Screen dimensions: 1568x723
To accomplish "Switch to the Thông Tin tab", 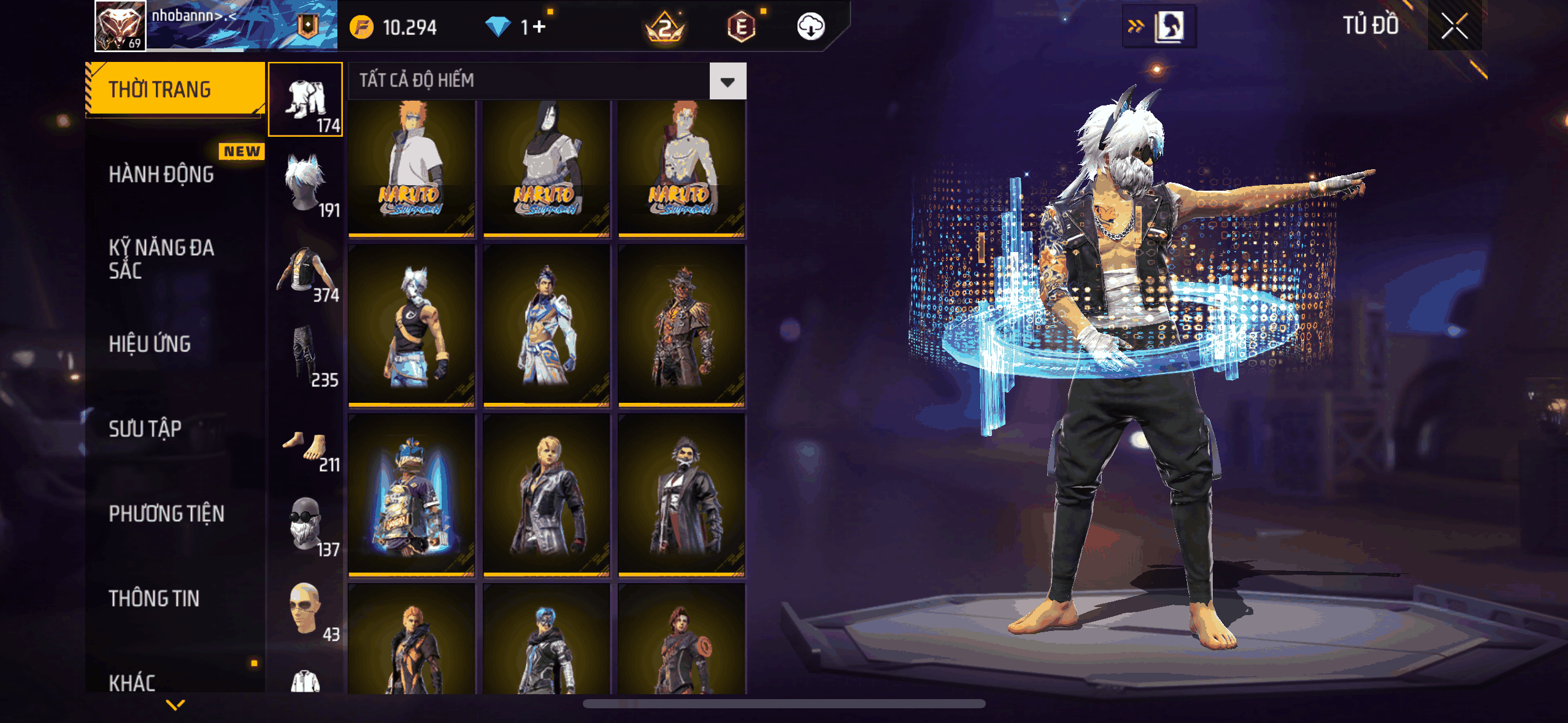I will click(154, 599).
